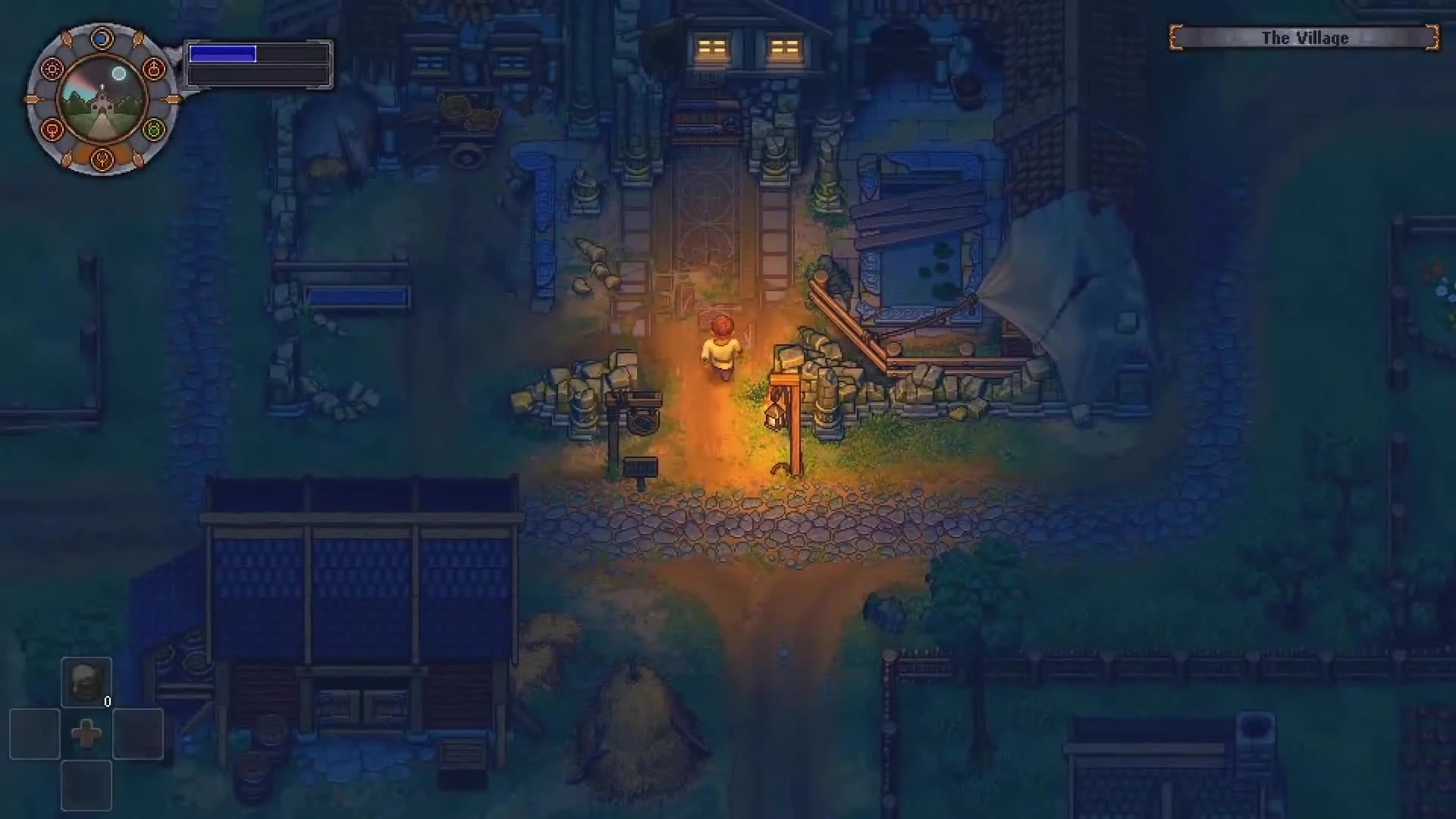This screenshot has height=819, width=1456.
Task: Click the empty bar below the blue progress bar
Action: [x=258, y=76]
